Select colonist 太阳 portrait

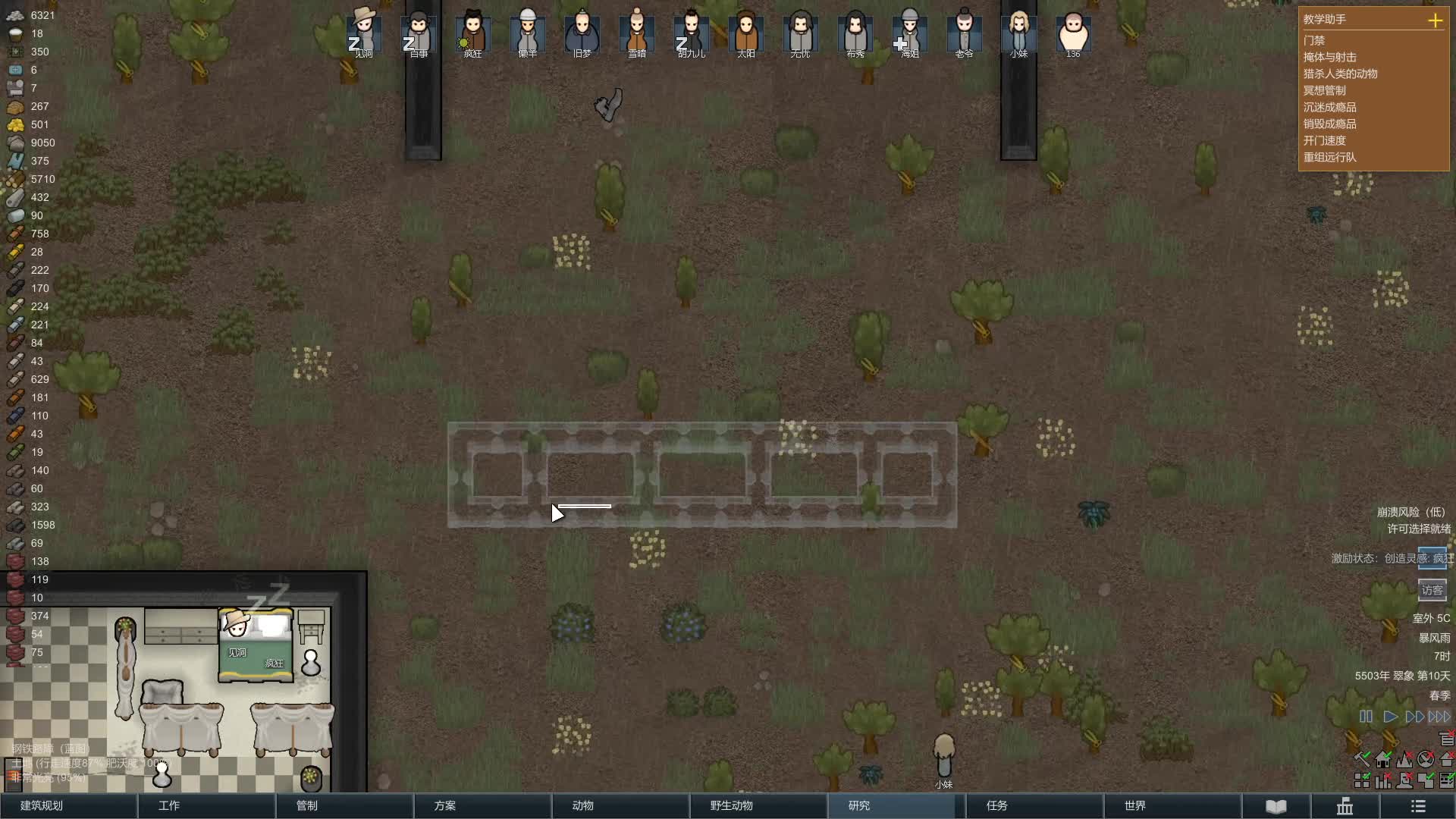click(745, 33)
